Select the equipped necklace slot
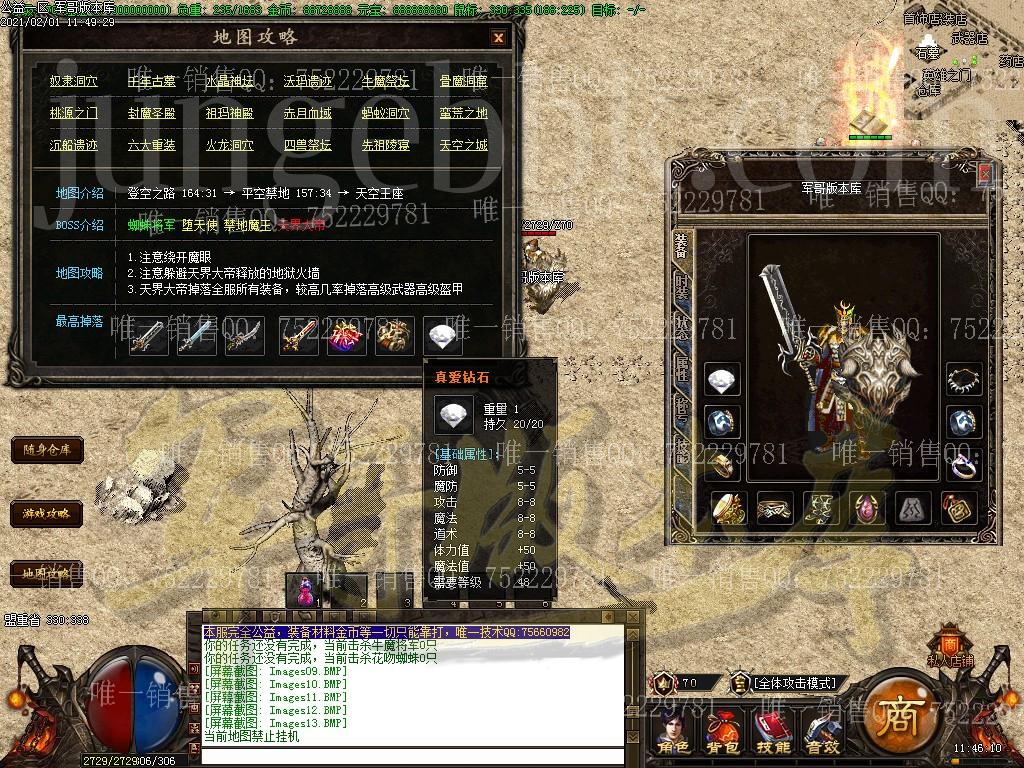Viewport: 1024px width, 768px height. click(965, 379)
